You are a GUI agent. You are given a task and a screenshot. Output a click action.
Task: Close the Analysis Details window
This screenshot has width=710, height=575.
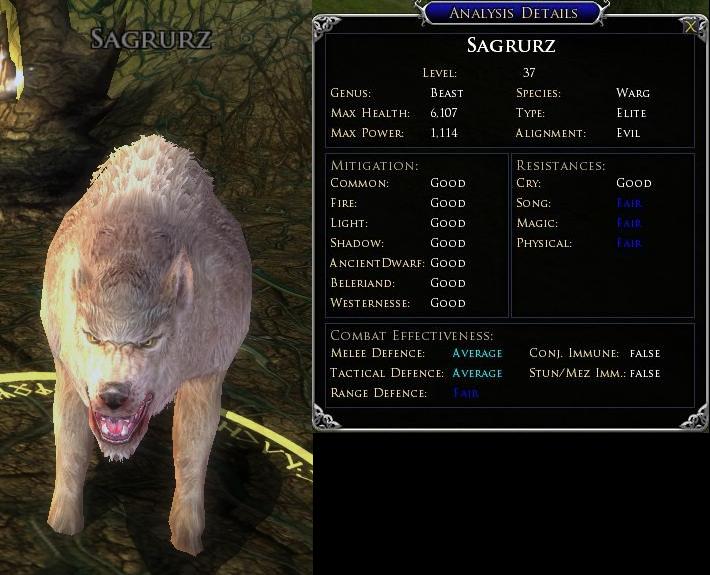(x=690, y=27)
